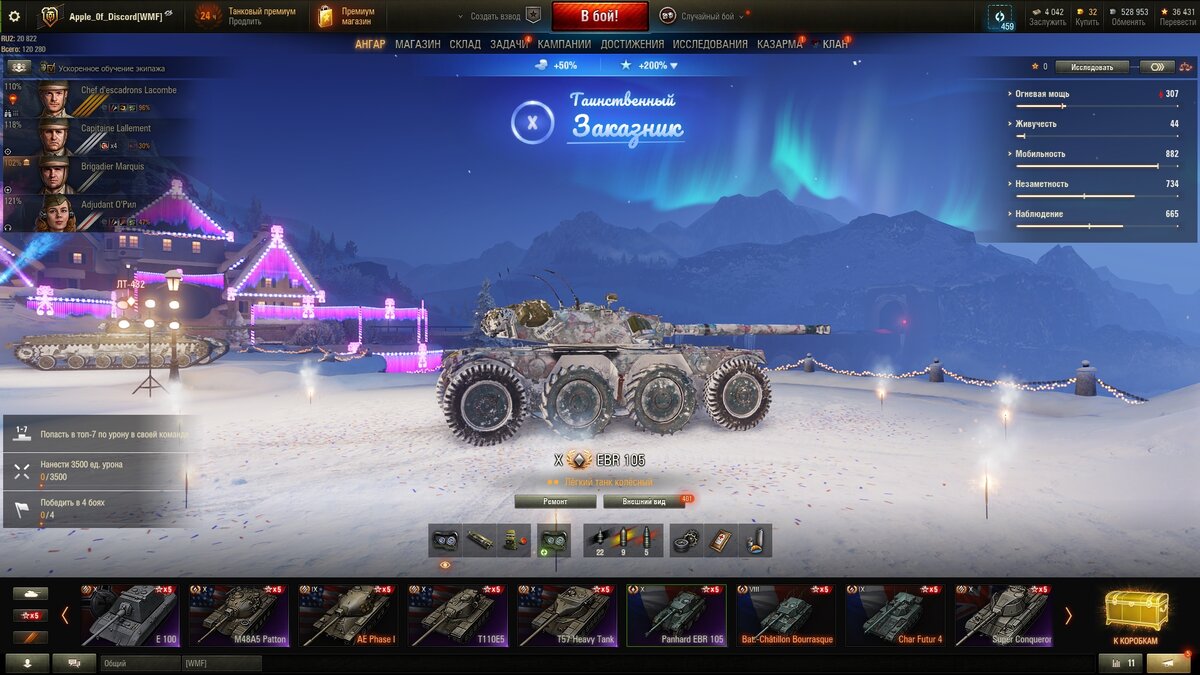
Task: Show the ДОСТИЖЕНИЯ tab
Action: 632,44
